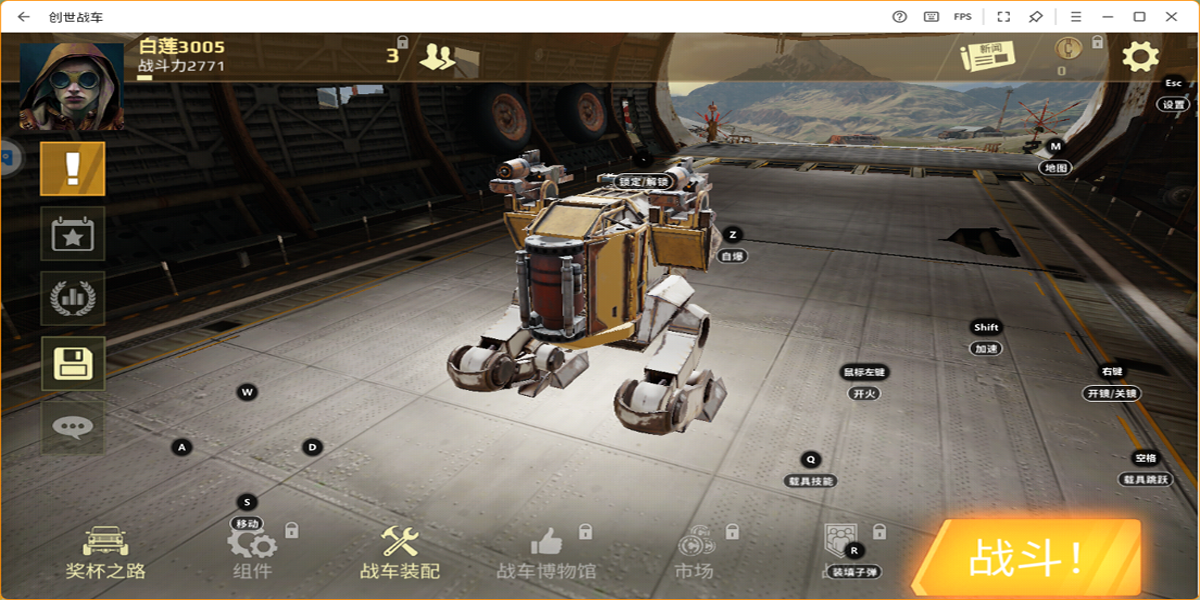Open the 战车博物馆 museum
The image size is (1200, 600).
point(546,552)
